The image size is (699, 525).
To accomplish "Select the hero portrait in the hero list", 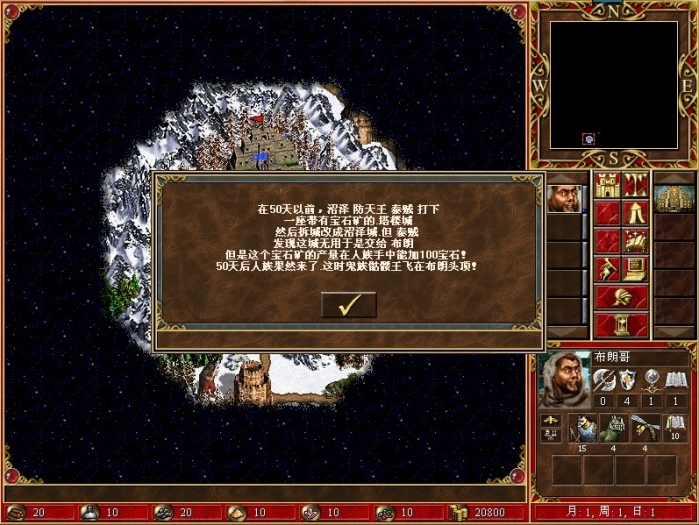I will pyautogui.click(x=562, y=198).
